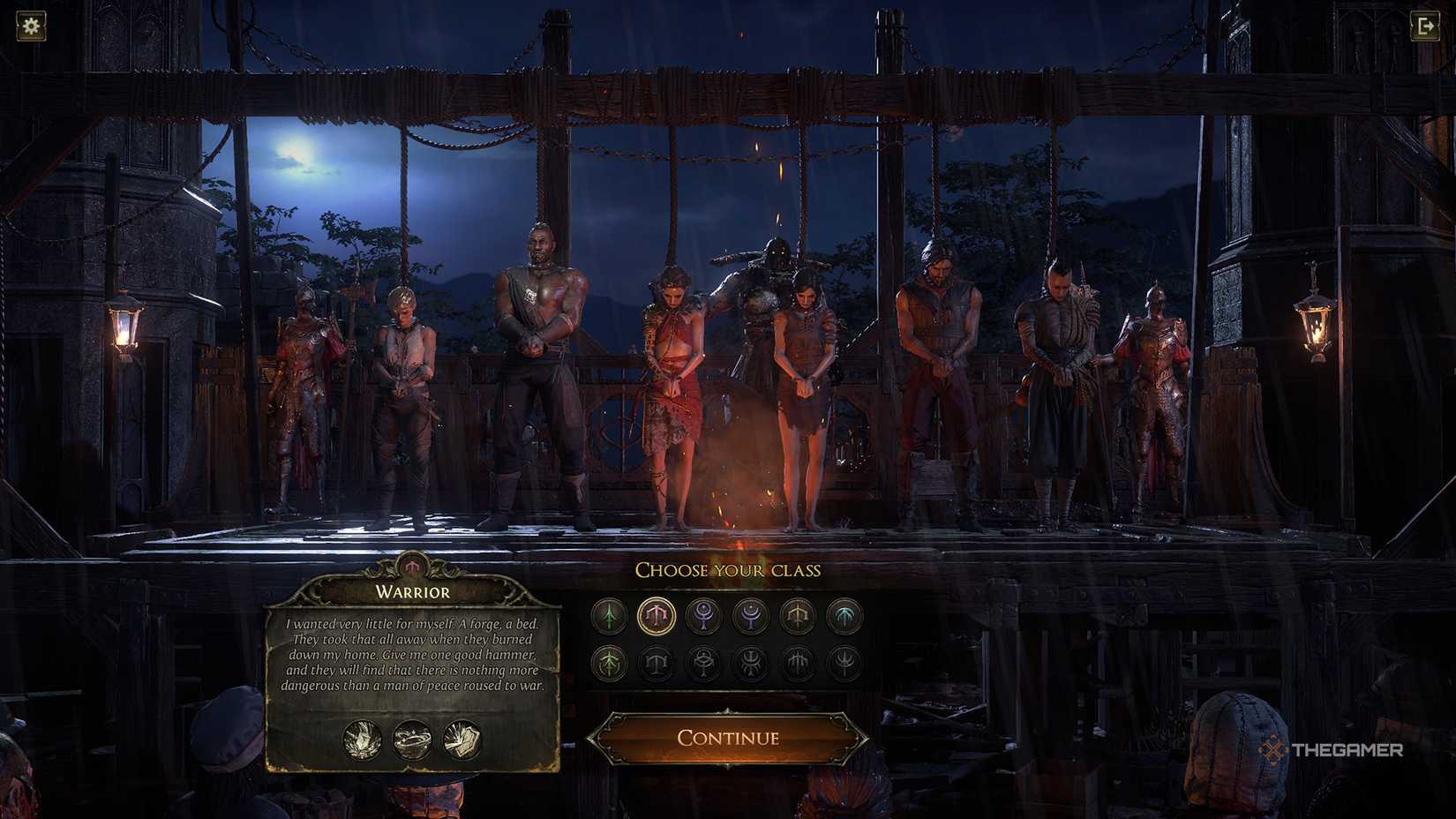Select the greyed eye-shaped class emblem
Viewport: 1456px width, 819px height.
point(703,663)
